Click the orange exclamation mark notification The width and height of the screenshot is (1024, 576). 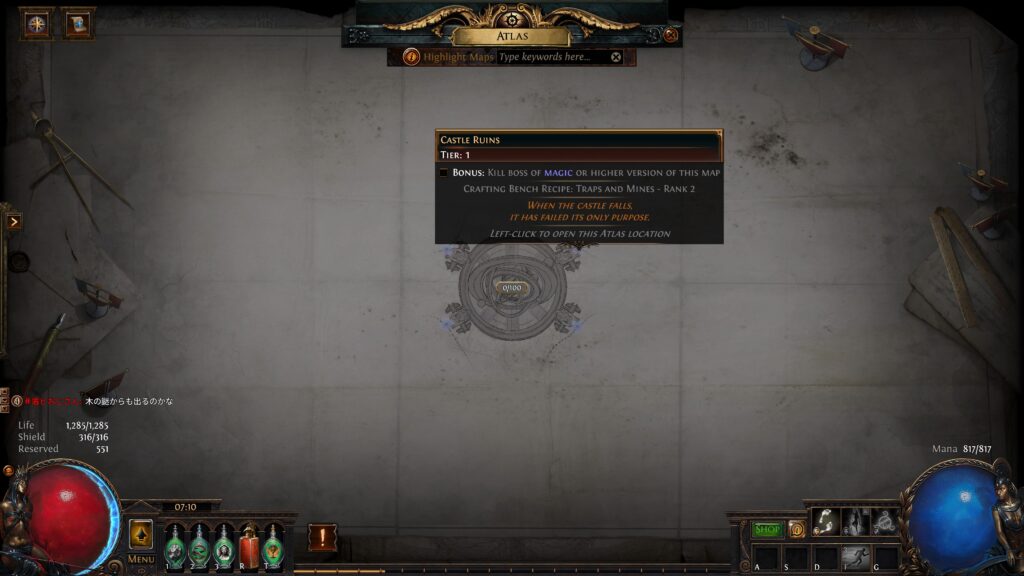322,538
